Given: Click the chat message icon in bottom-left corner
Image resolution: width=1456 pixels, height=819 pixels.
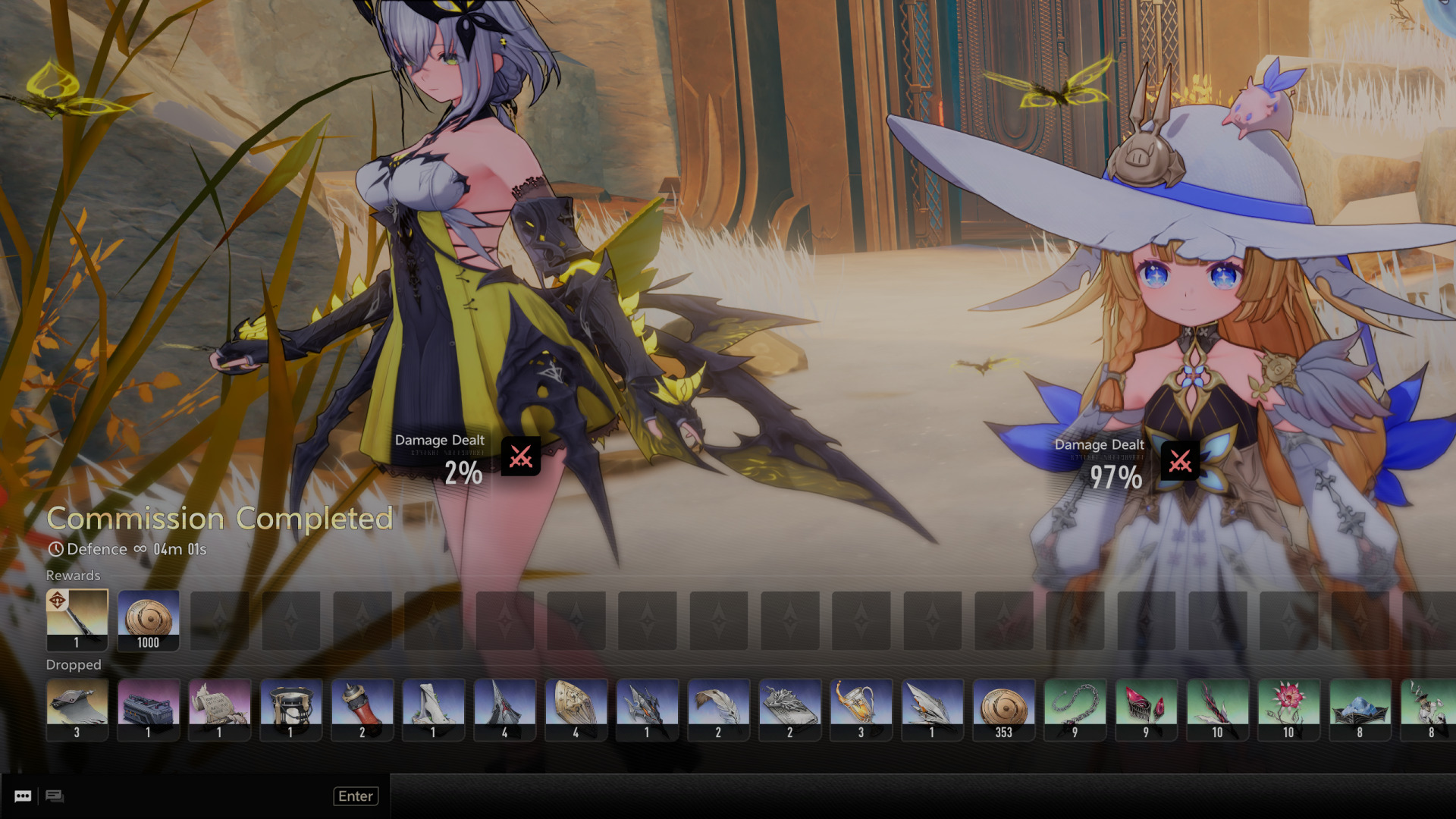Looking at the screenshot, I should pyautogui.click(x=23, y=795).
